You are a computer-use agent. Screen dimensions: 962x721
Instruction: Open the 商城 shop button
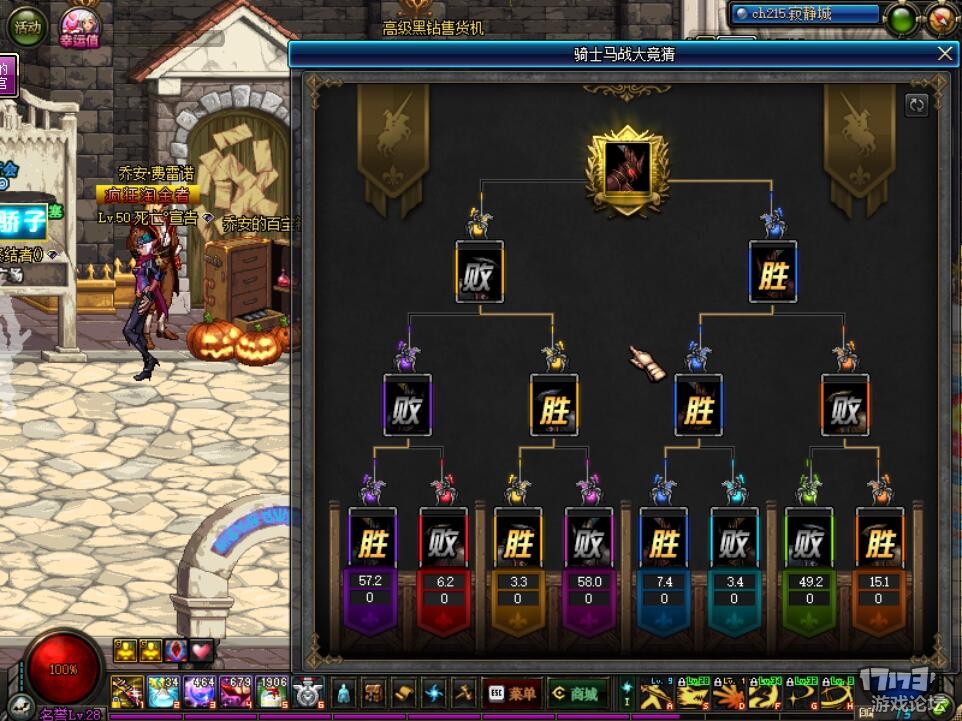578,693
